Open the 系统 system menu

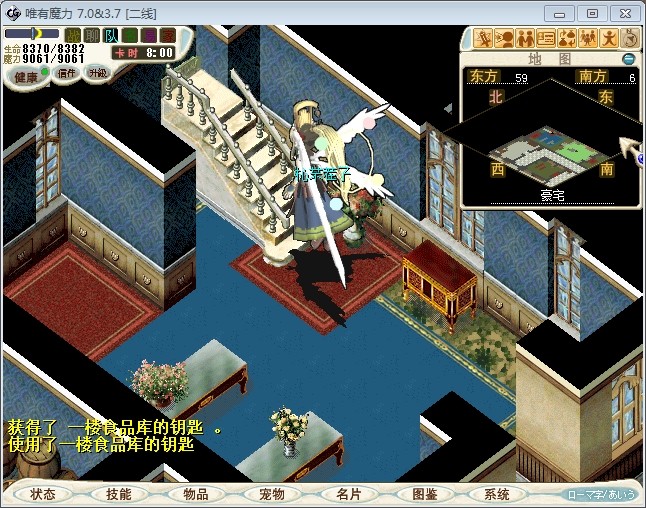[497, 494]
